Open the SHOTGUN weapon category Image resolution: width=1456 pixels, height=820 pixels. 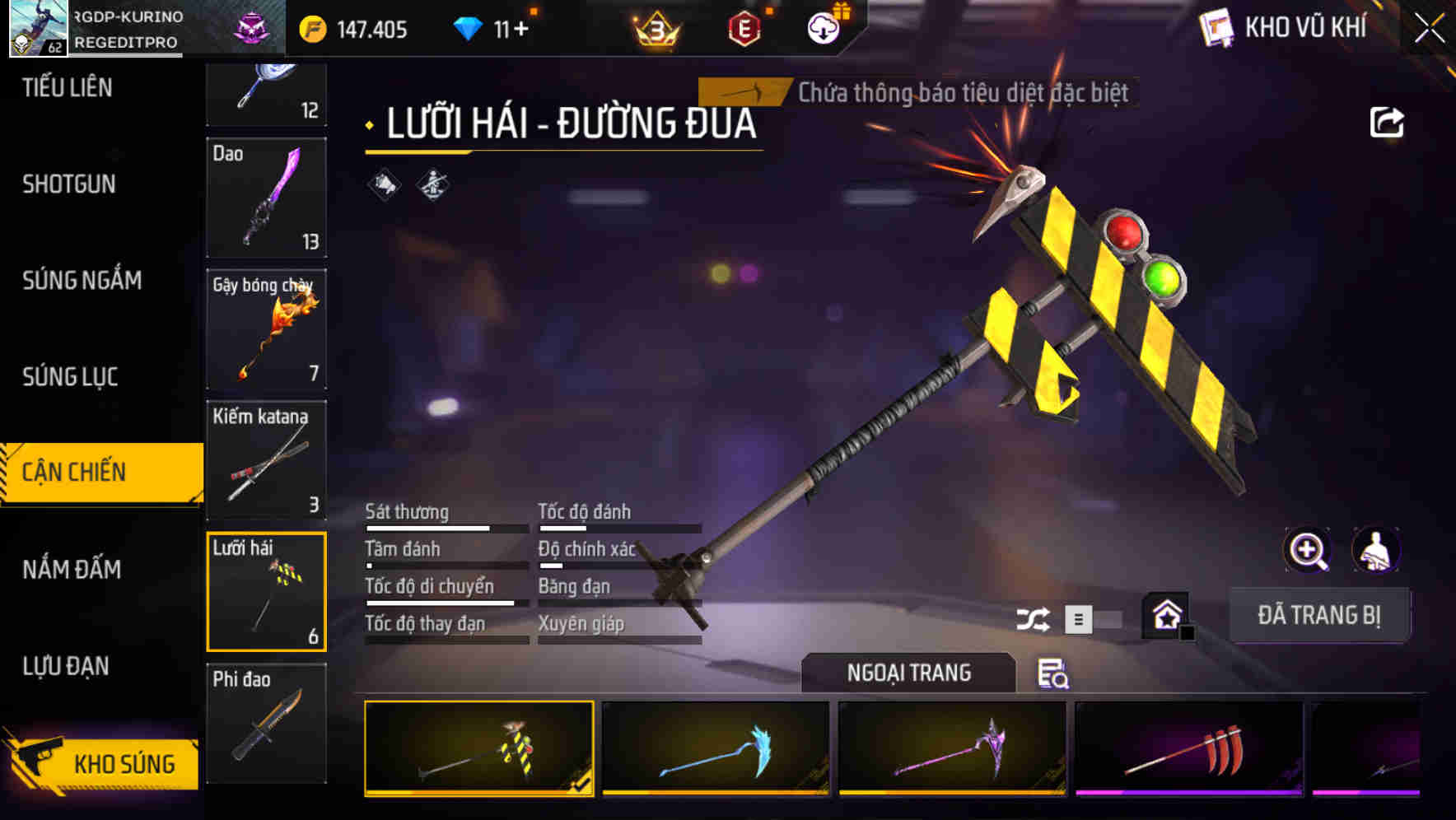[68, 184]
